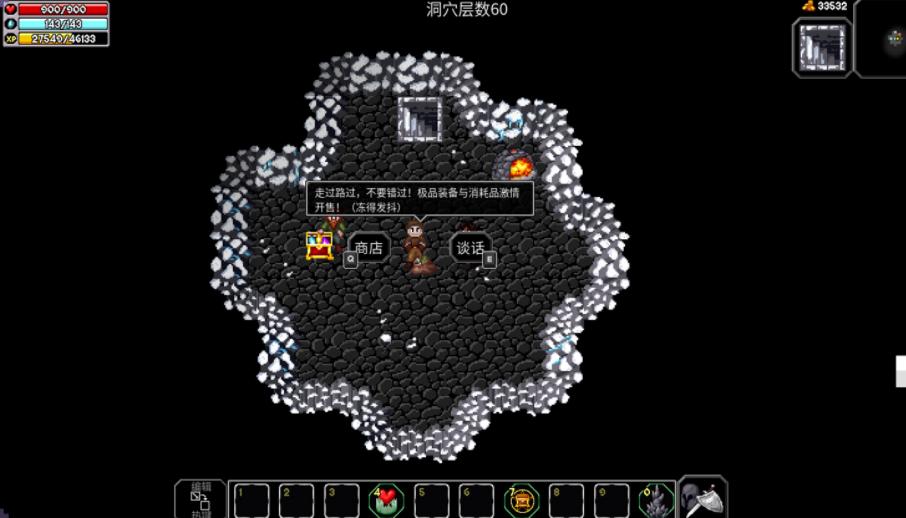Image resolution: width=906 pixels, height=518 pixels.
Task: Click the stairs icon beside the minimap
Action: pyautogui.click(x=822, y=47)
